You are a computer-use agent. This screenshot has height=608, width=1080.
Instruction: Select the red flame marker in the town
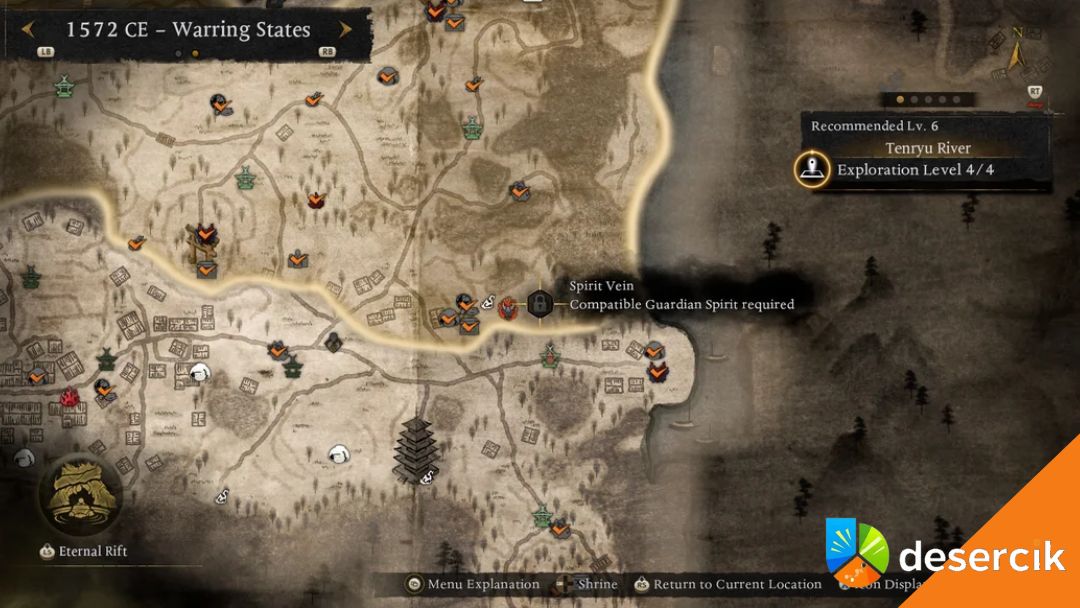click(70, 398)
